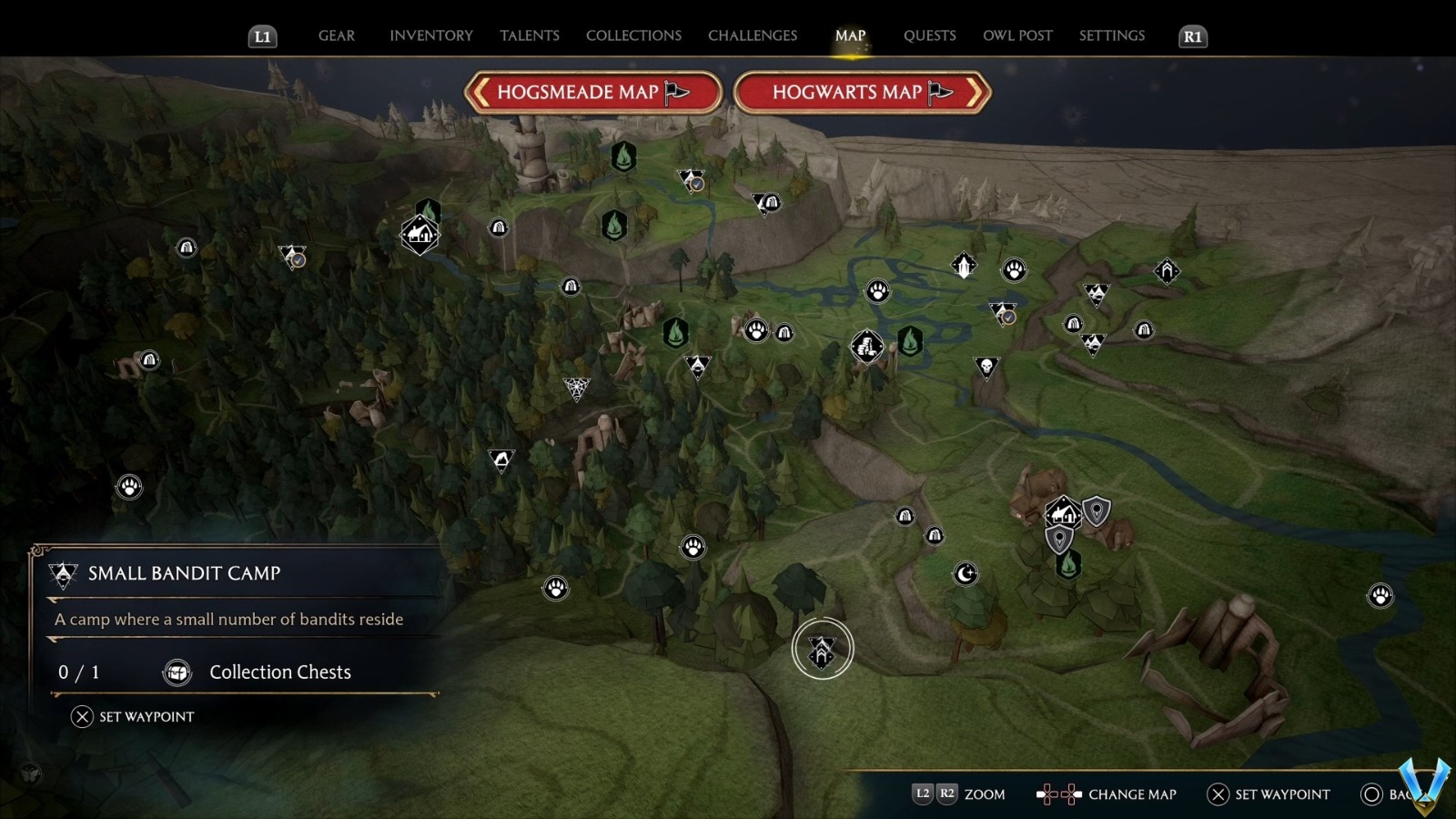1456x819 pixels.
Task: Click the chest icon beside Collection Chests
Action: (x=176, y=672)
